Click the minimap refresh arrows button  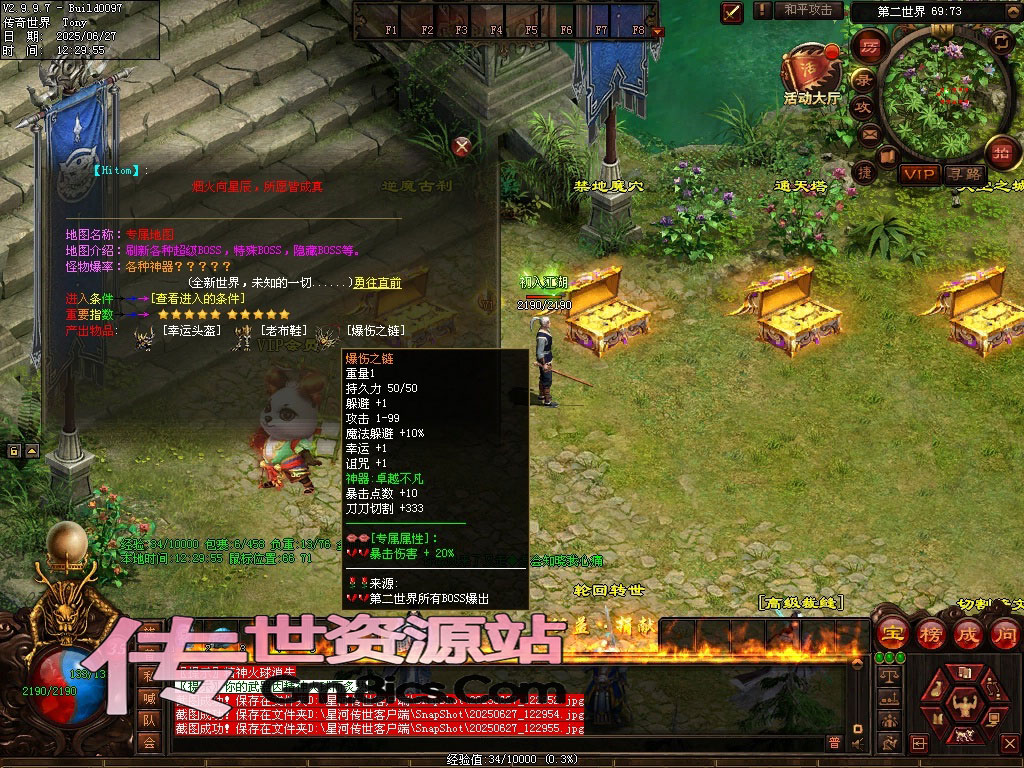1002,41
